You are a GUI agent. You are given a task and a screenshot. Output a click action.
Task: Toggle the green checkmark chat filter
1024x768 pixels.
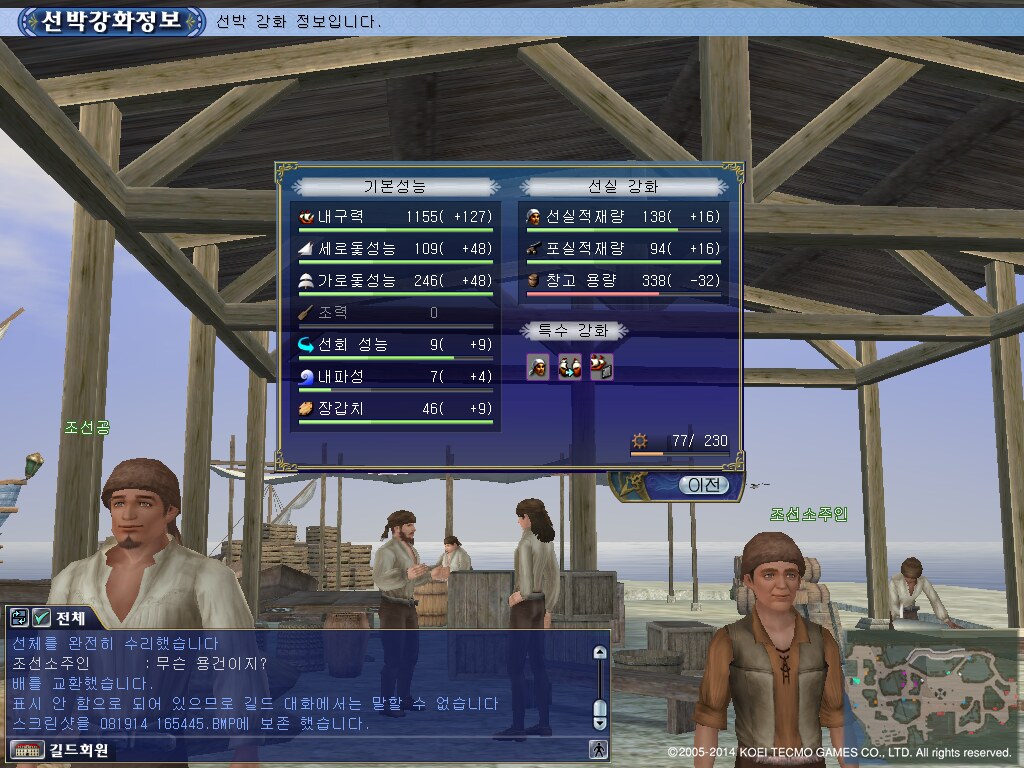[42, 618]
